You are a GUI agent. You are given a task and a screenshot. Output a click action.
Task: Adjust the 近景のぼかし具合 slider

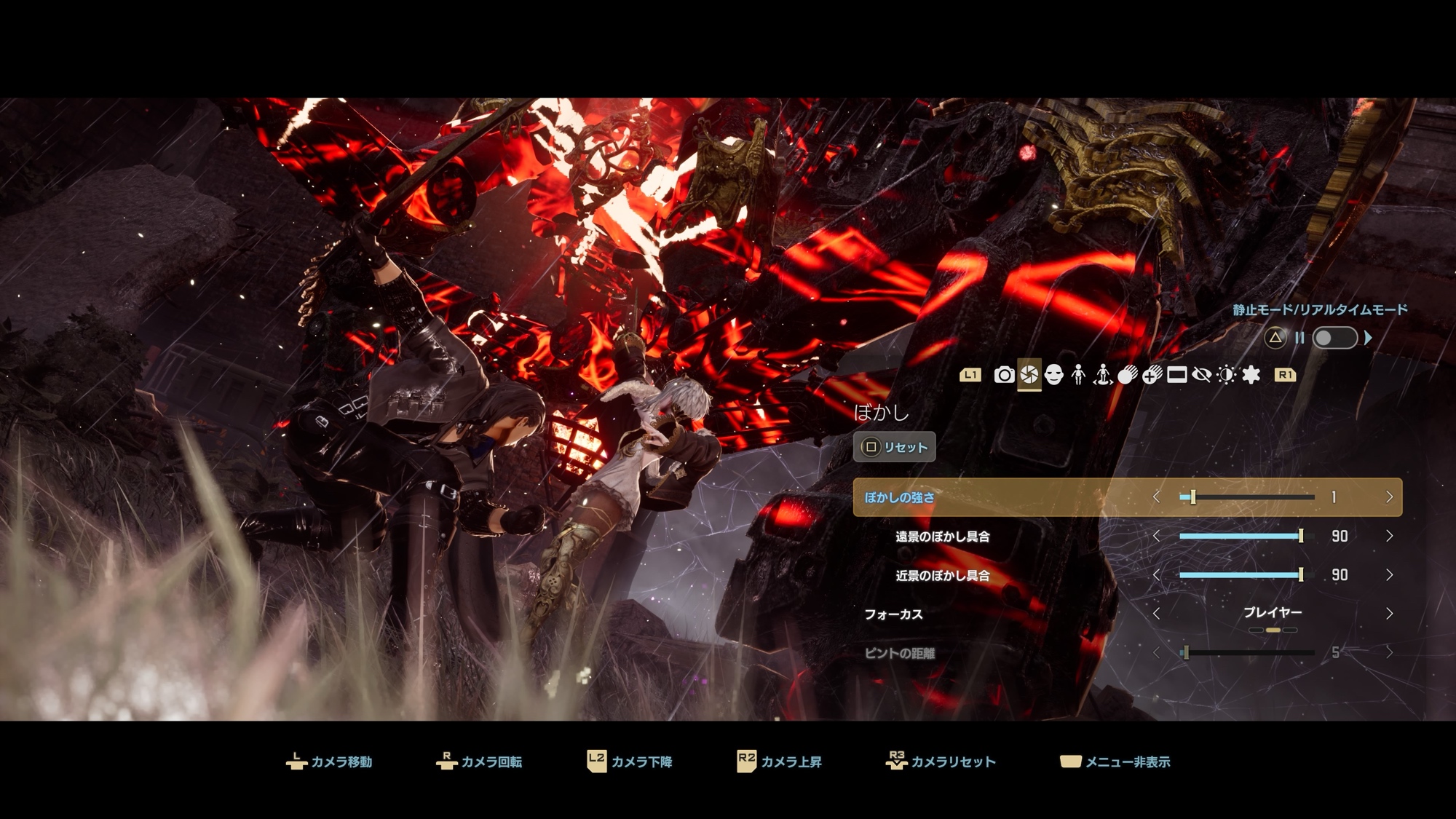[x=1246, y=575]
